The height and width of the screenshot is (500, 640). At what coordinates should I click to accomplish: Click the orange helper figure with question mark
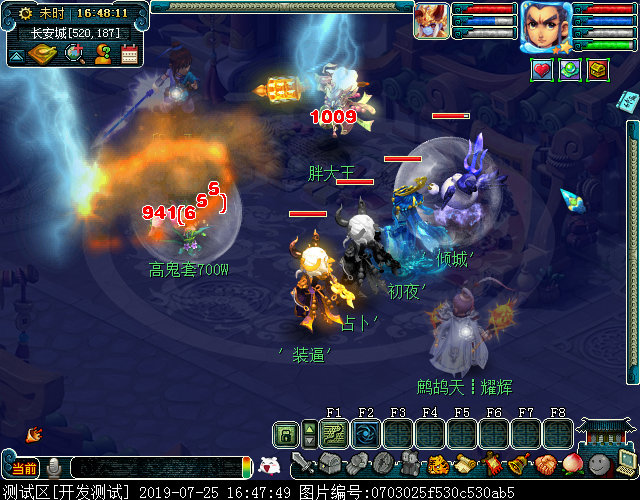(x=102, y=54)
